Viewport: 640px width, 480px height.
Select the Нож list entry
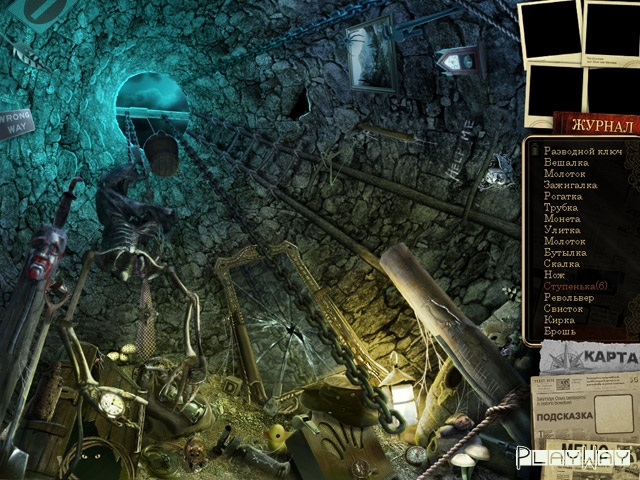(x=555, y=275)
